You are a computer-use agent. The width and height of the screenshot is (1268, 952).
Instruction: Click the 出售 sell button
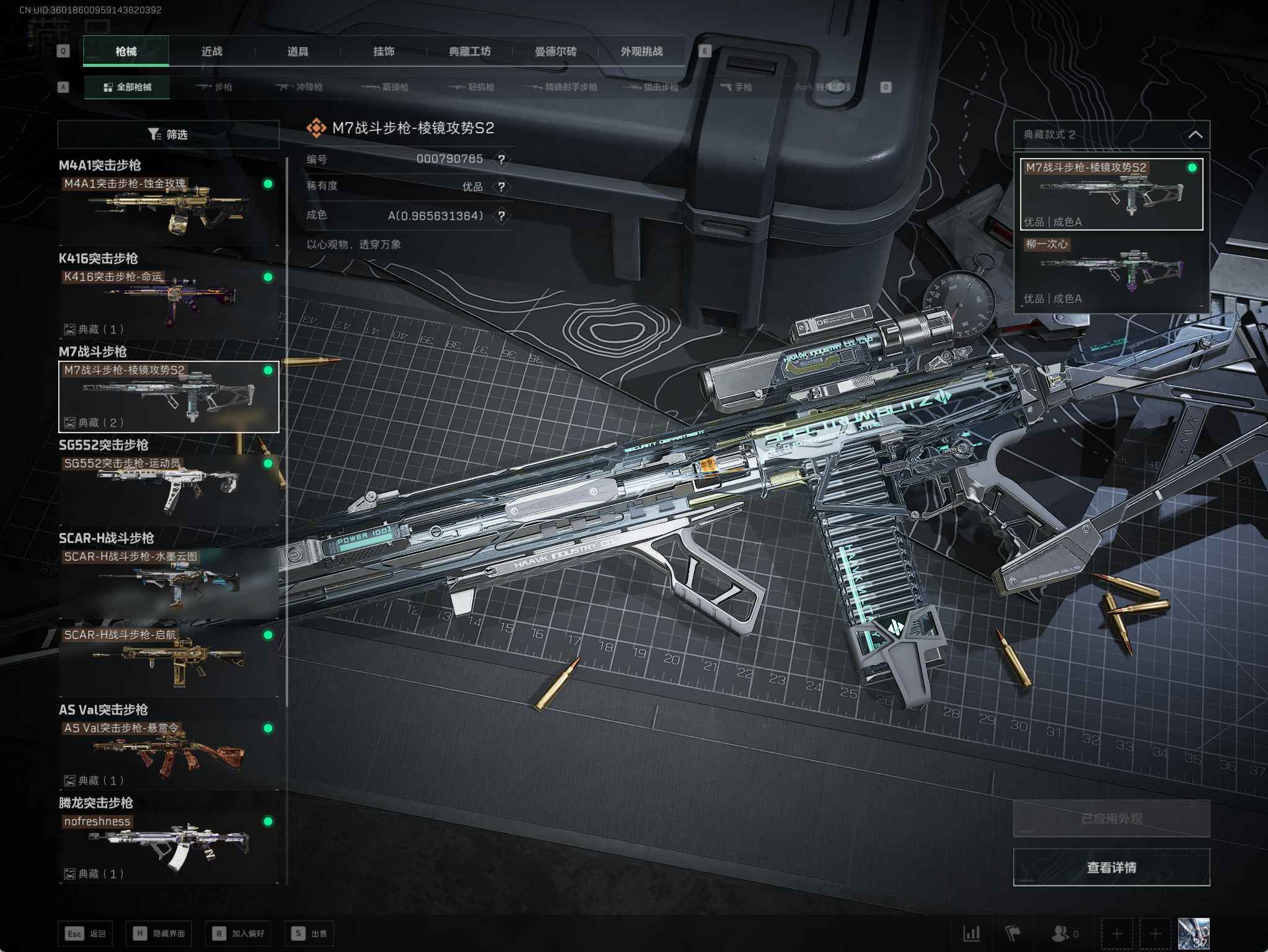309,933
